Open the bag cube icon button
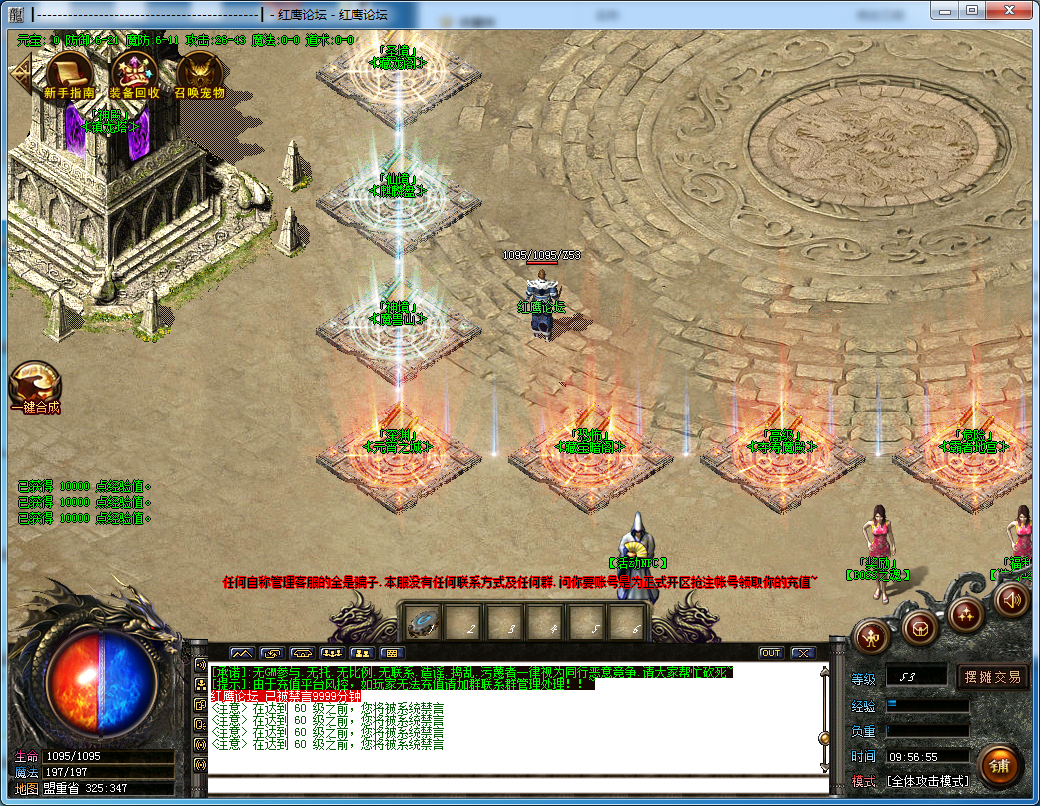Screen dimensions: 1040x806 [919, 627]
